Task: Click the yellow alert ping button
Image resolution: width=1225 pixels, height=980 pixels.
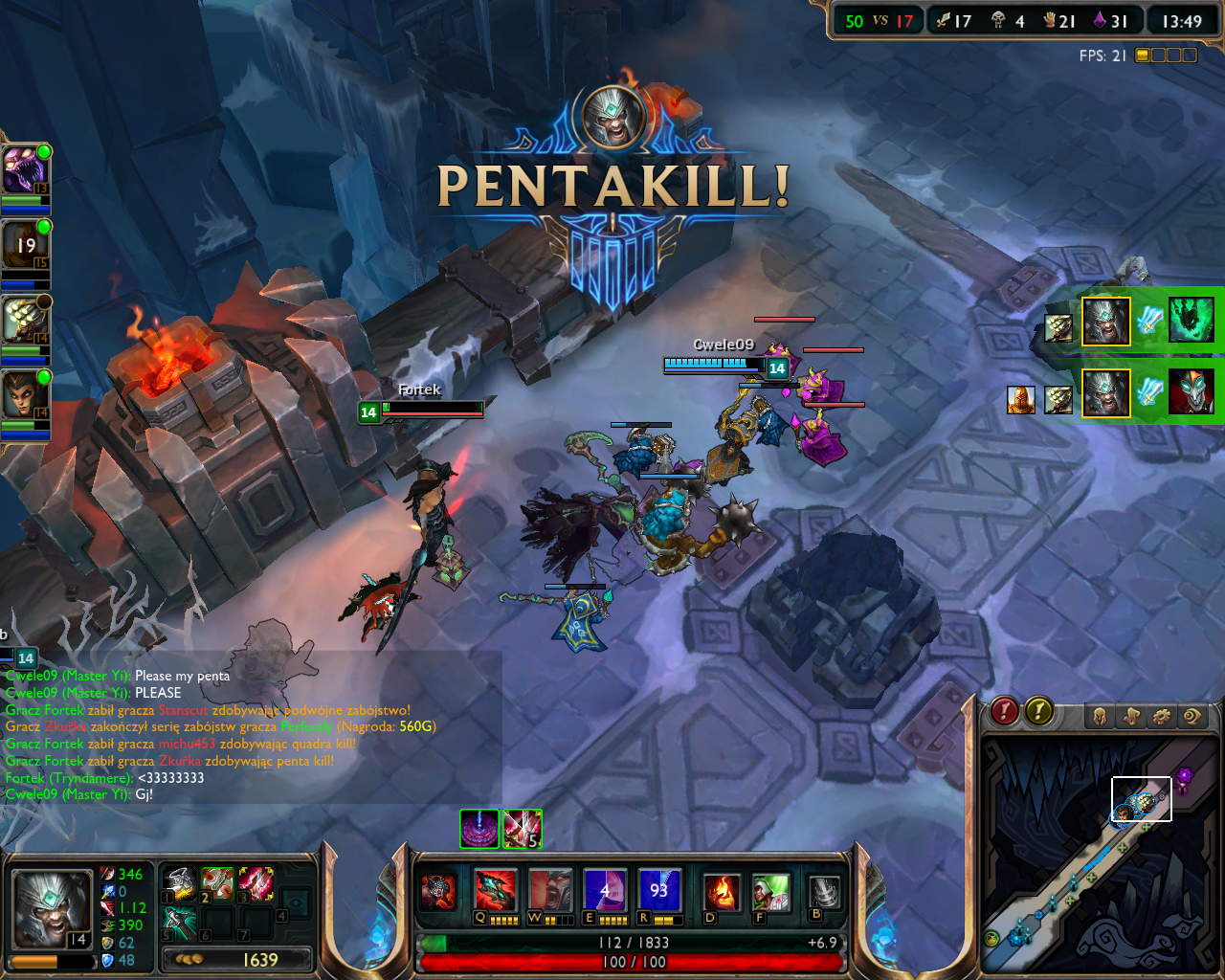Action: [x=1039, y=711]
